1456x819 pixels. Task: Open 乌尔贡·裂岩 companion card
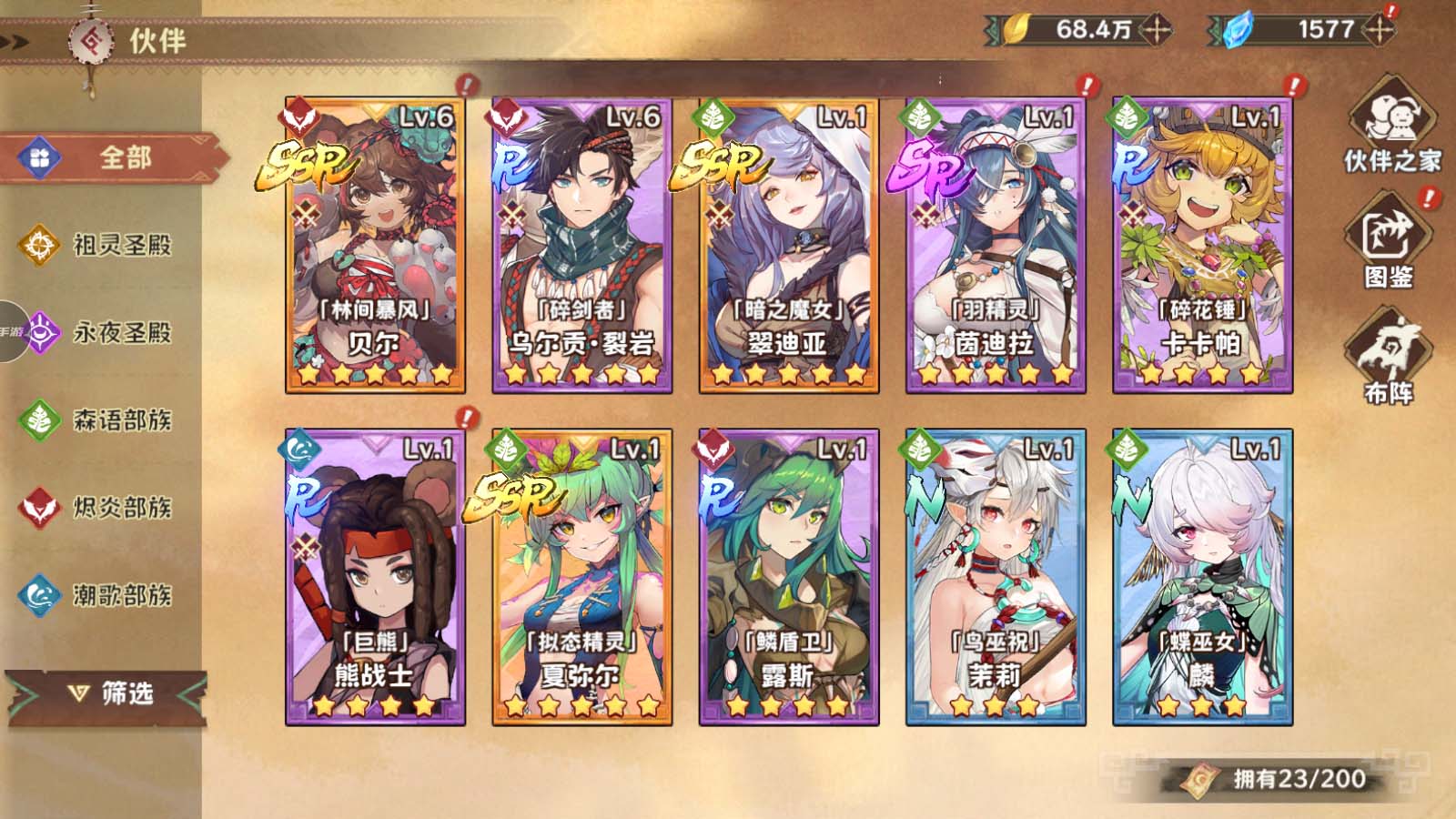(x=582, y=246)
